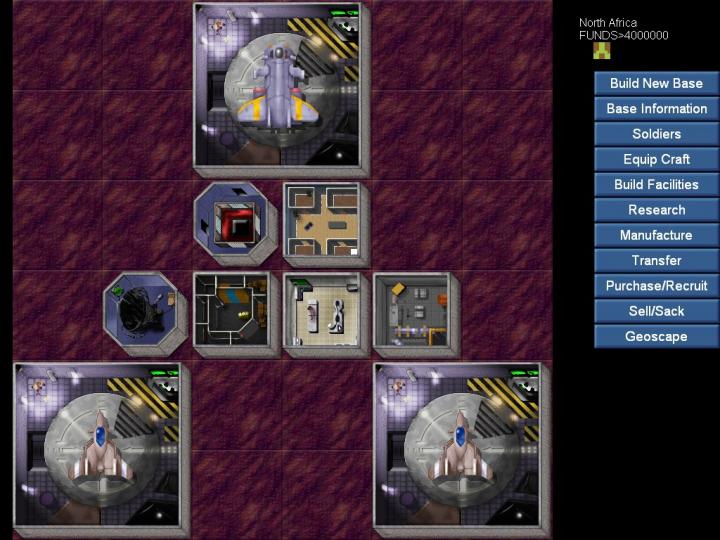Go to the Manufacture screen
Image resolution: width=720 pixels, height=540 pixels.
coord(656,235)
